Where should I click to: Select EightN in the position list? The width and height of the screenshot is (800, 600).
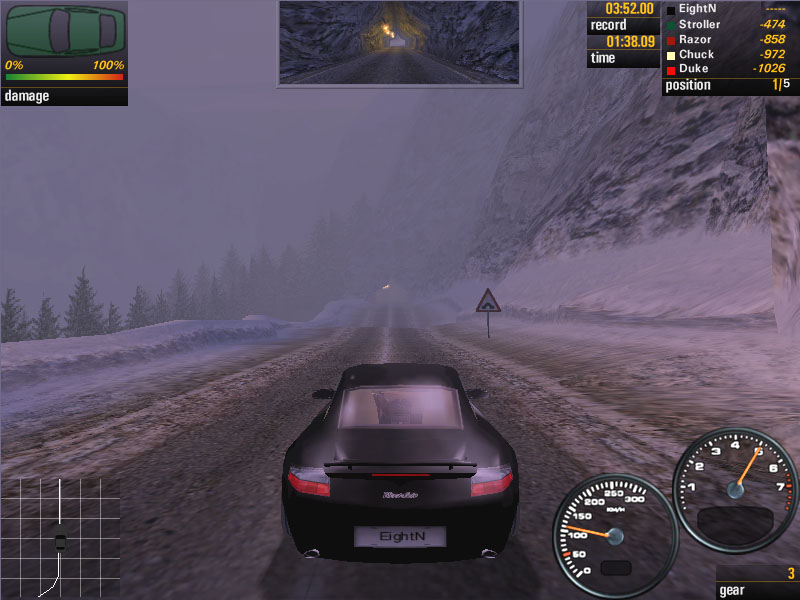pyautogui.click(x=729, y=9)
